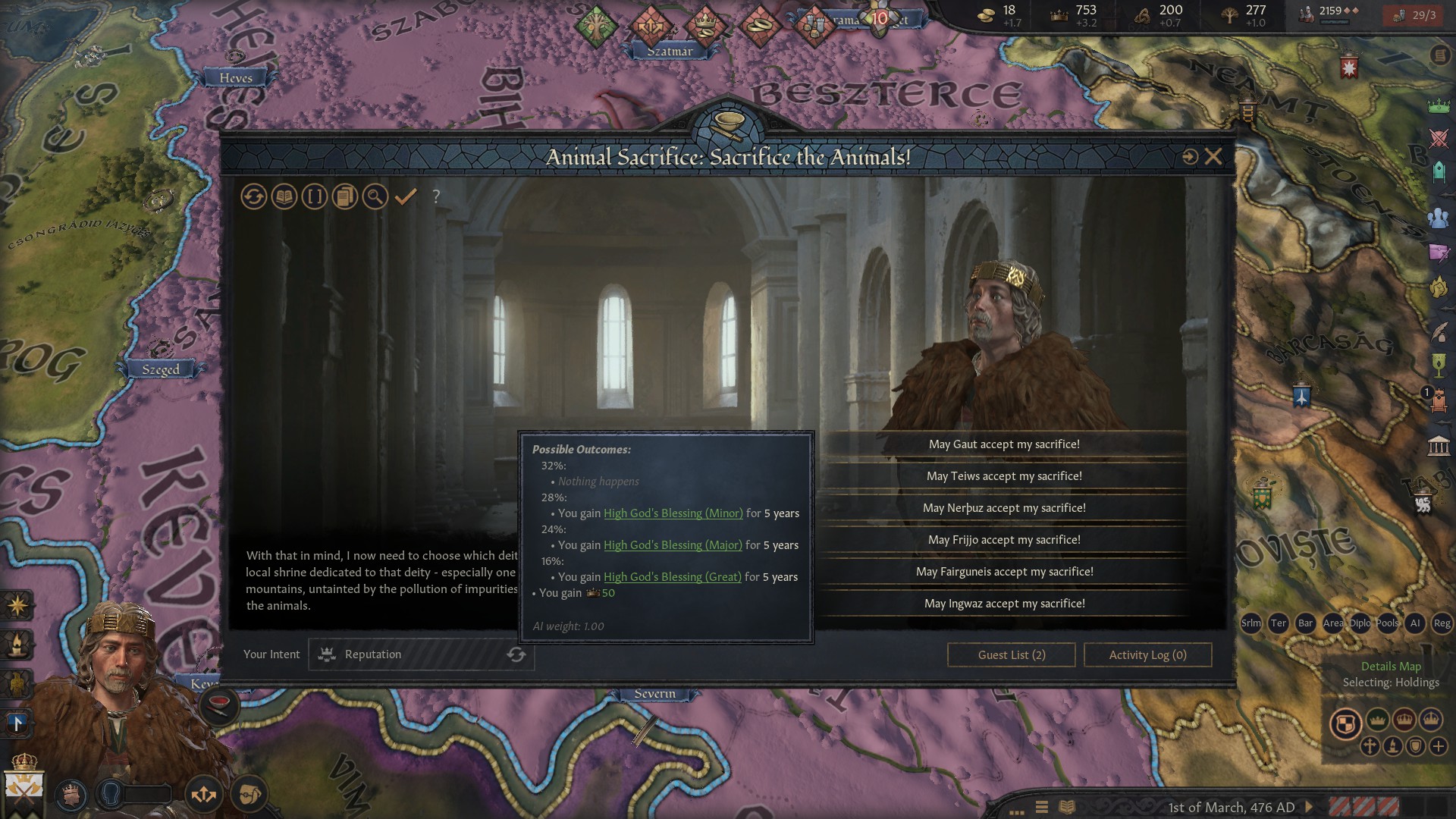Open the Activity Log (0) panel
This screenshot has height=819, width=1456.
click(1147, 654)
